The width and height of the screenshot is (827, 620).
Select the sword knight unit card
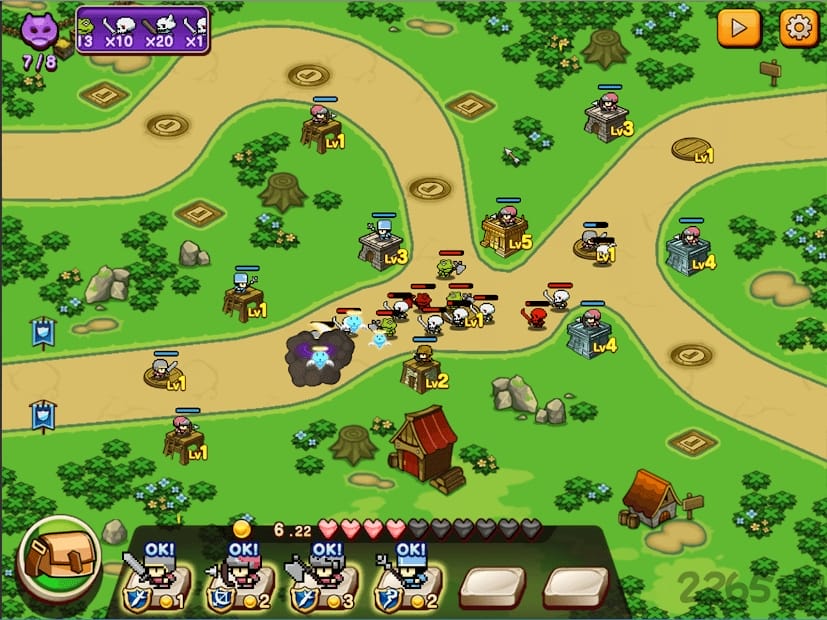154,580
